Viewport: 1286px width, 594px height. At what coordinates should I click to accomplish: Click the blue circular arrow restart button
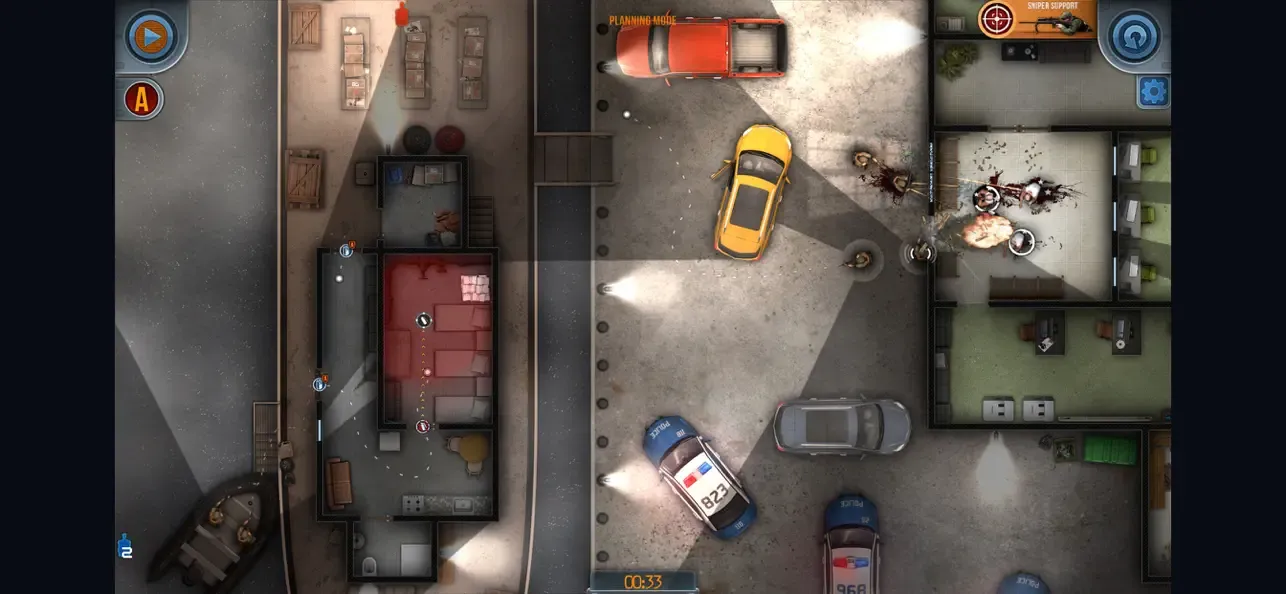pos(1135,37)
